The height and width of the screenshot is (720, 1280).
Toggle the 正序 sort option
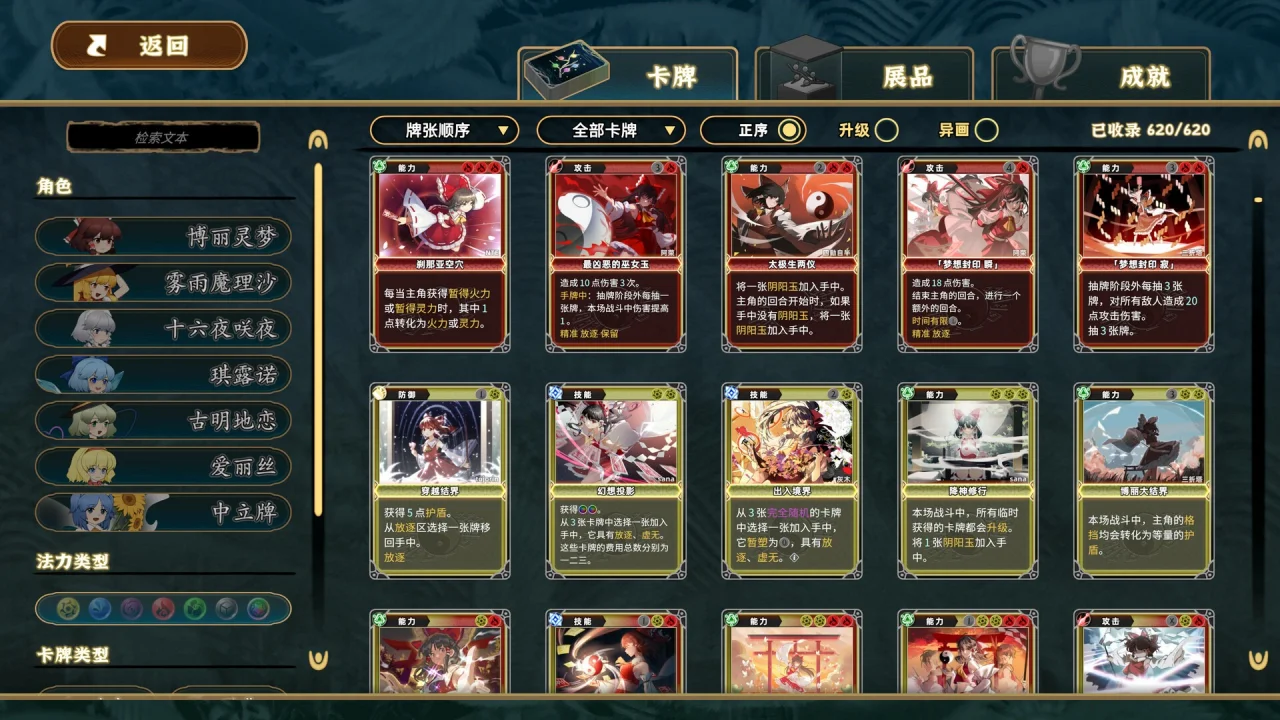click(x=755, y=130)
